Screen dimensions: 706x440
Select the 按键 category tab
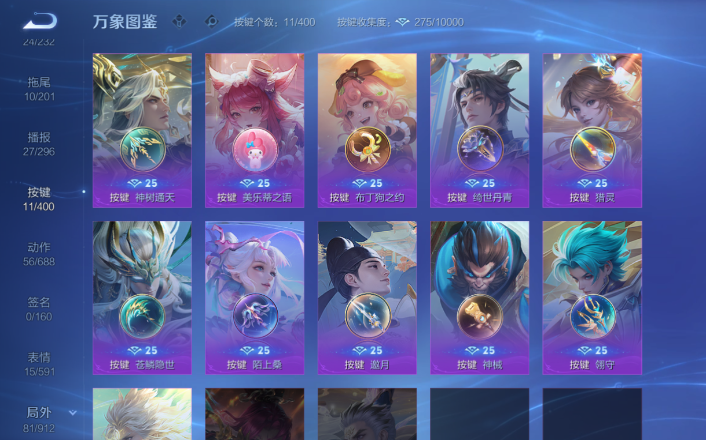point(39,198)
